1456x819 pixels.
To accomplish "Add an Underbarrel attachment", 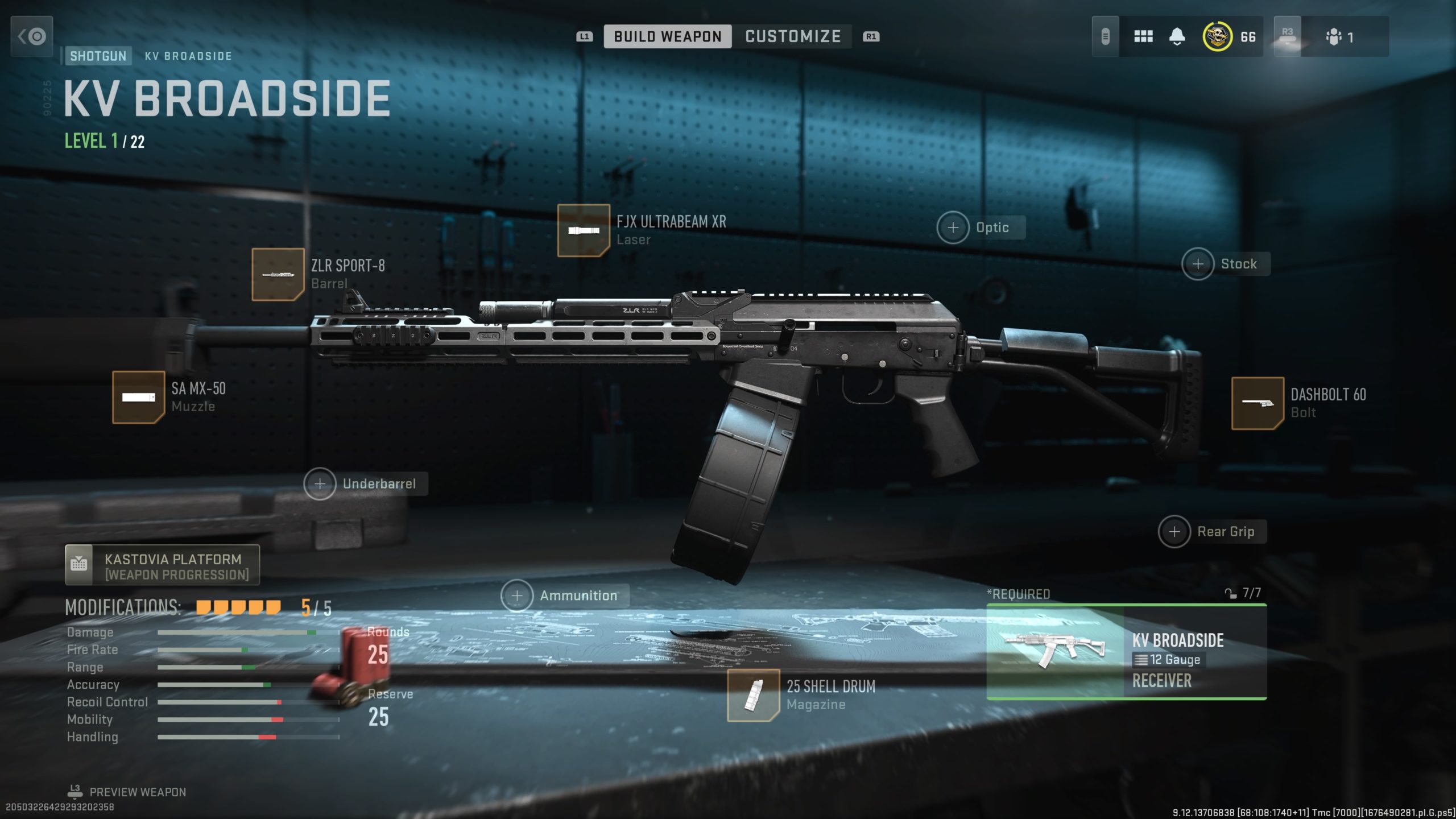I will pyautogui.click(x=320, y=484).
